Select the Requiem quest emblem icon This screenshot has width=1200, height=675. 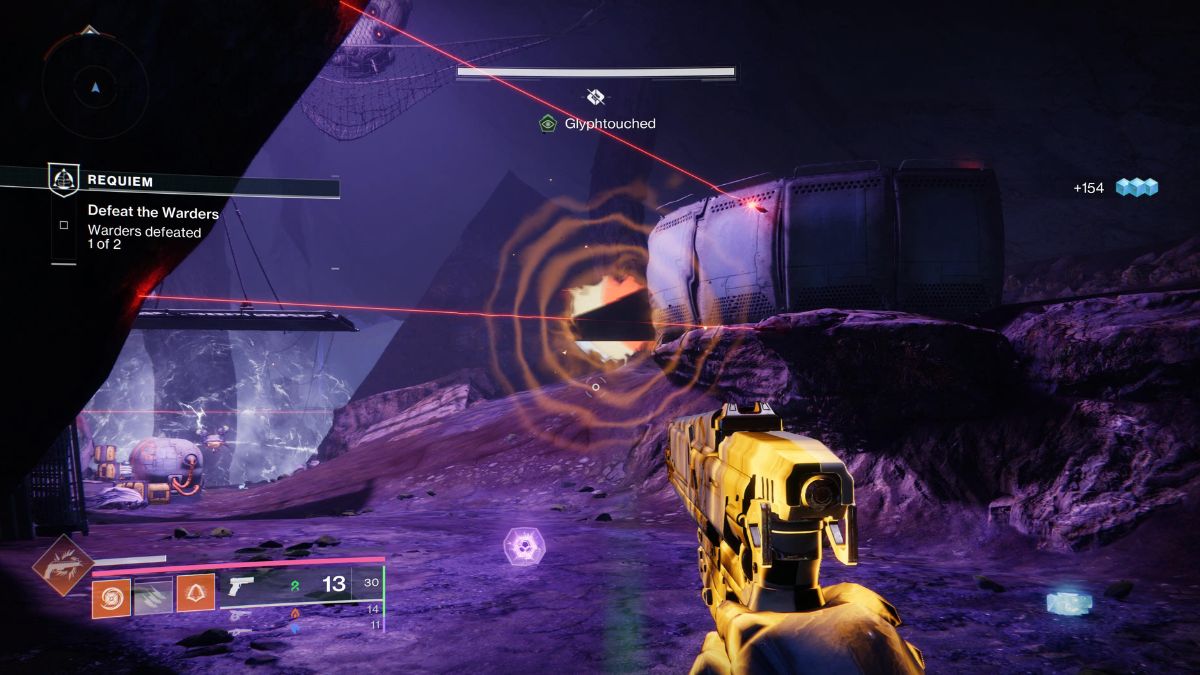click(x=64, y=181)
